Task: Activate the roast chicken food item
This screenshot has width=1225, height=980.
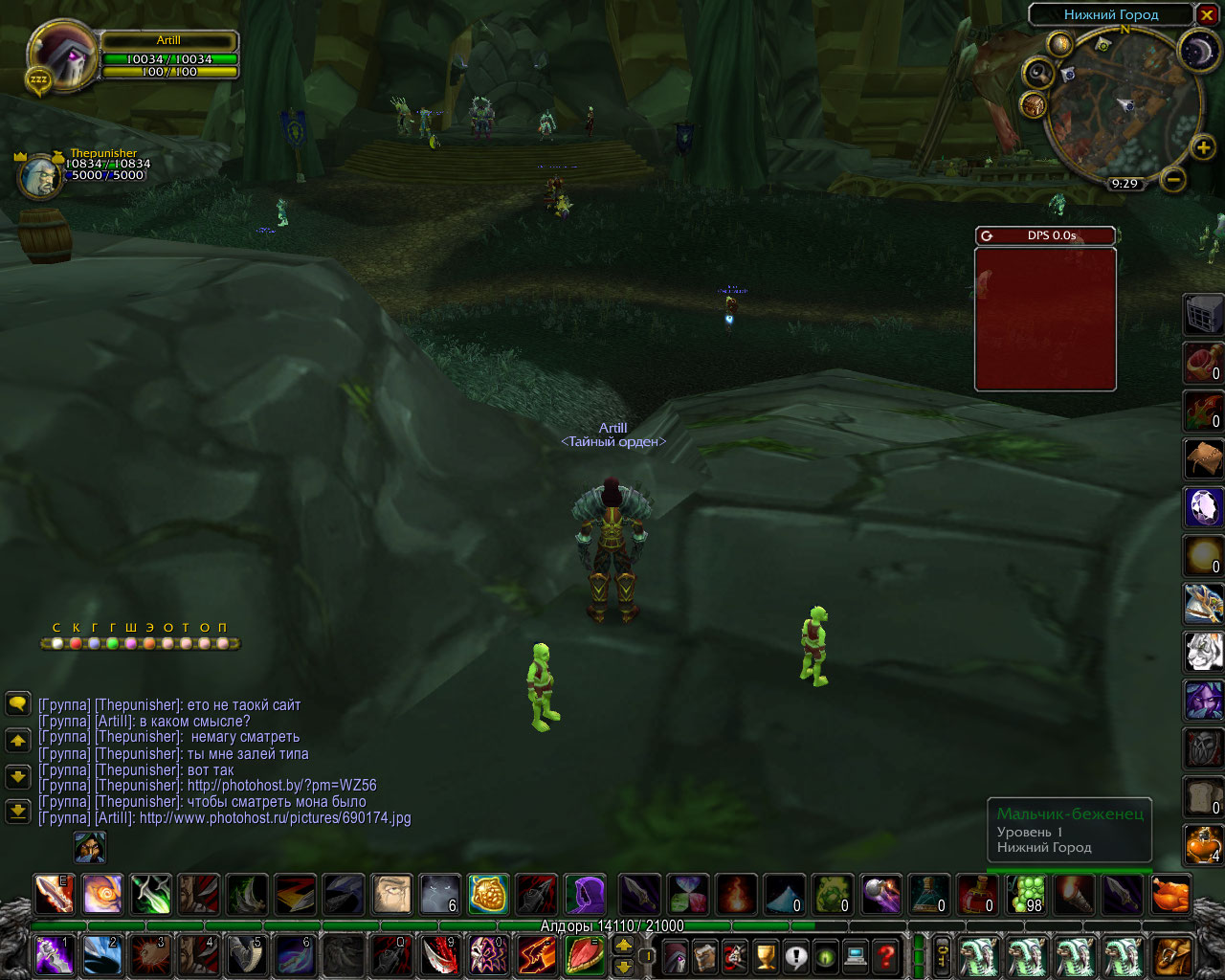Action: pos(1171,894)
